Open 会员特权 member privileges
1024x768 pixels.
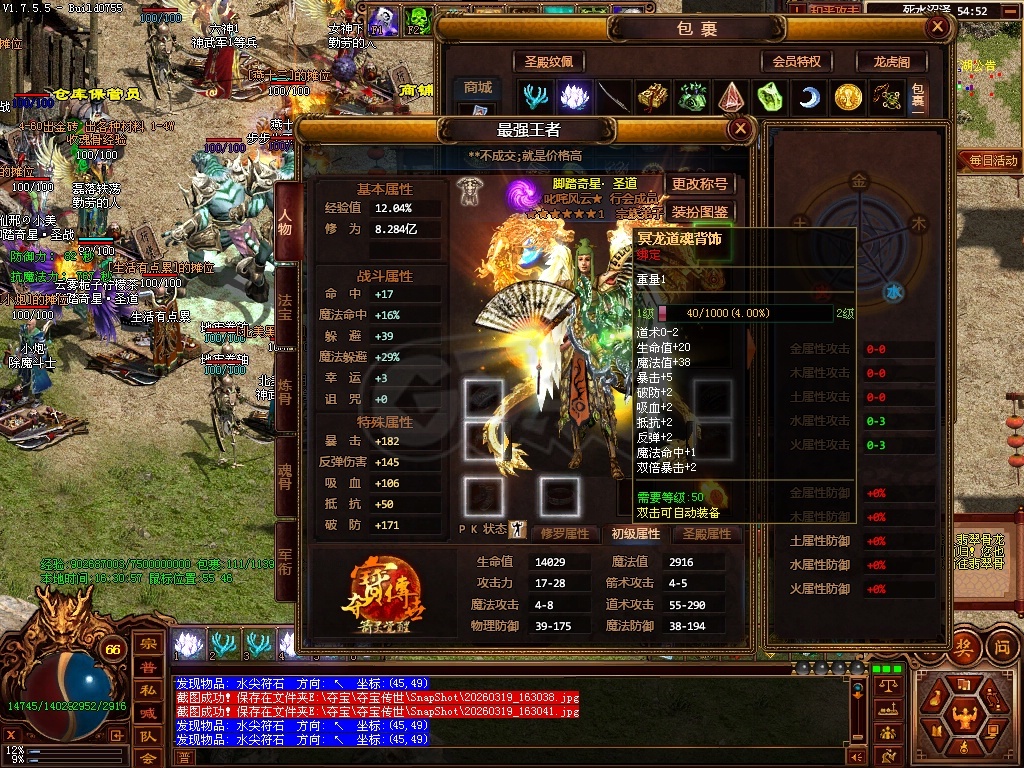[796, 61]
